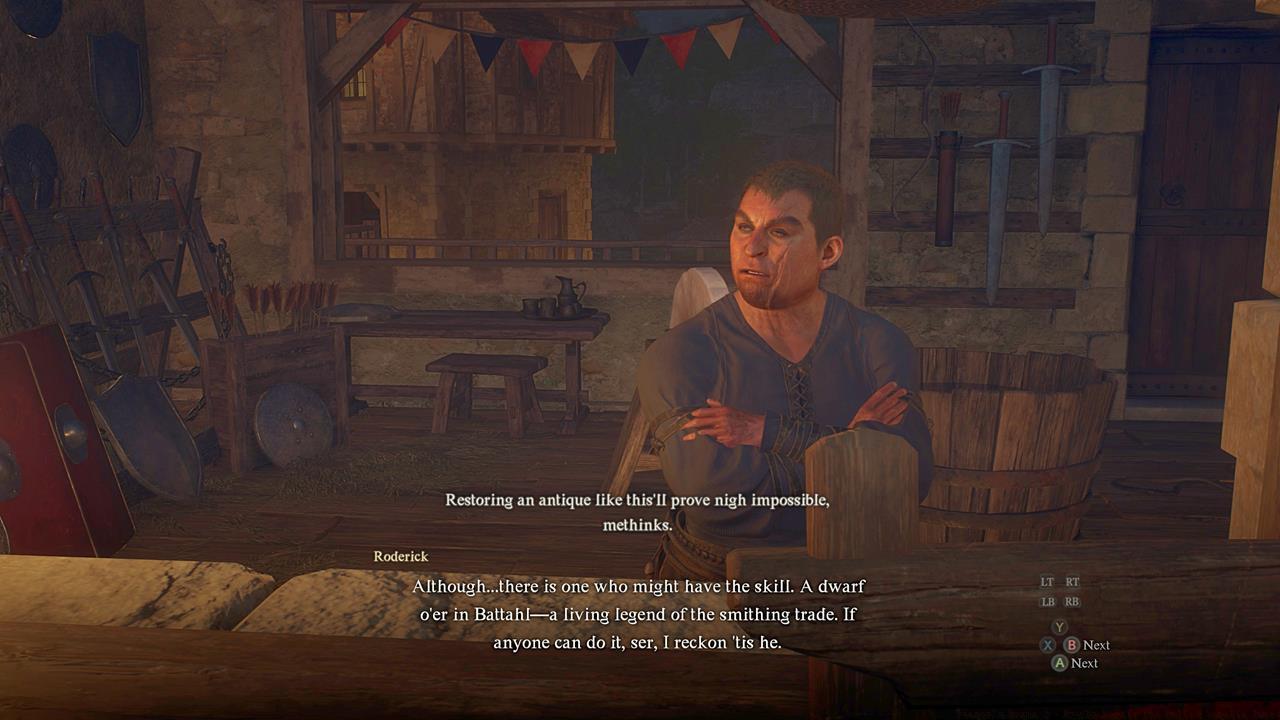Viewport: 1280px width, 720px height.
Task: Click the RT trigger prompt icon
Action: [1073, 581]
